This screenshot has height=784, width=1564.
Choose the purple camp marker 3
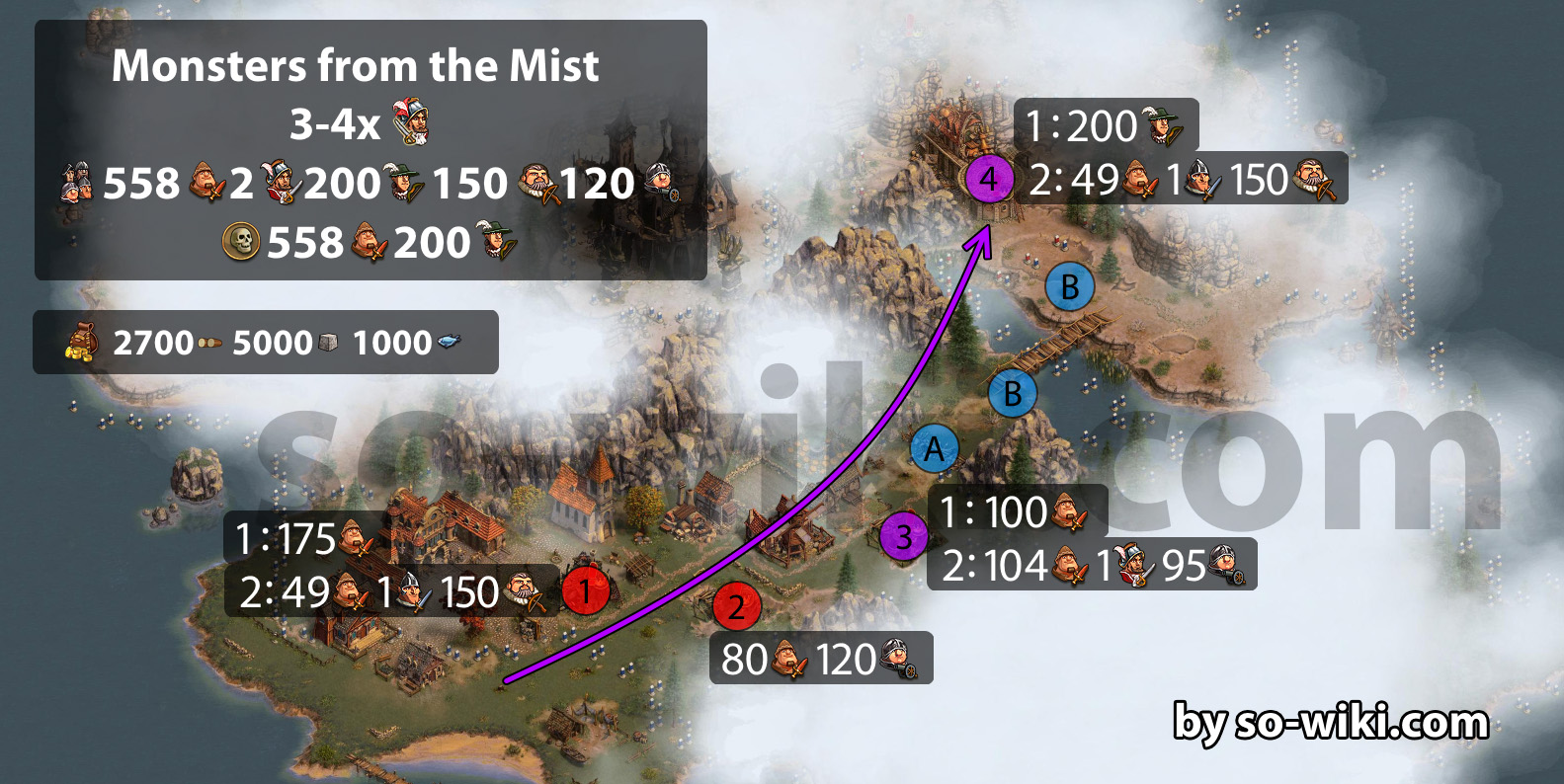(x=903, y=538)
